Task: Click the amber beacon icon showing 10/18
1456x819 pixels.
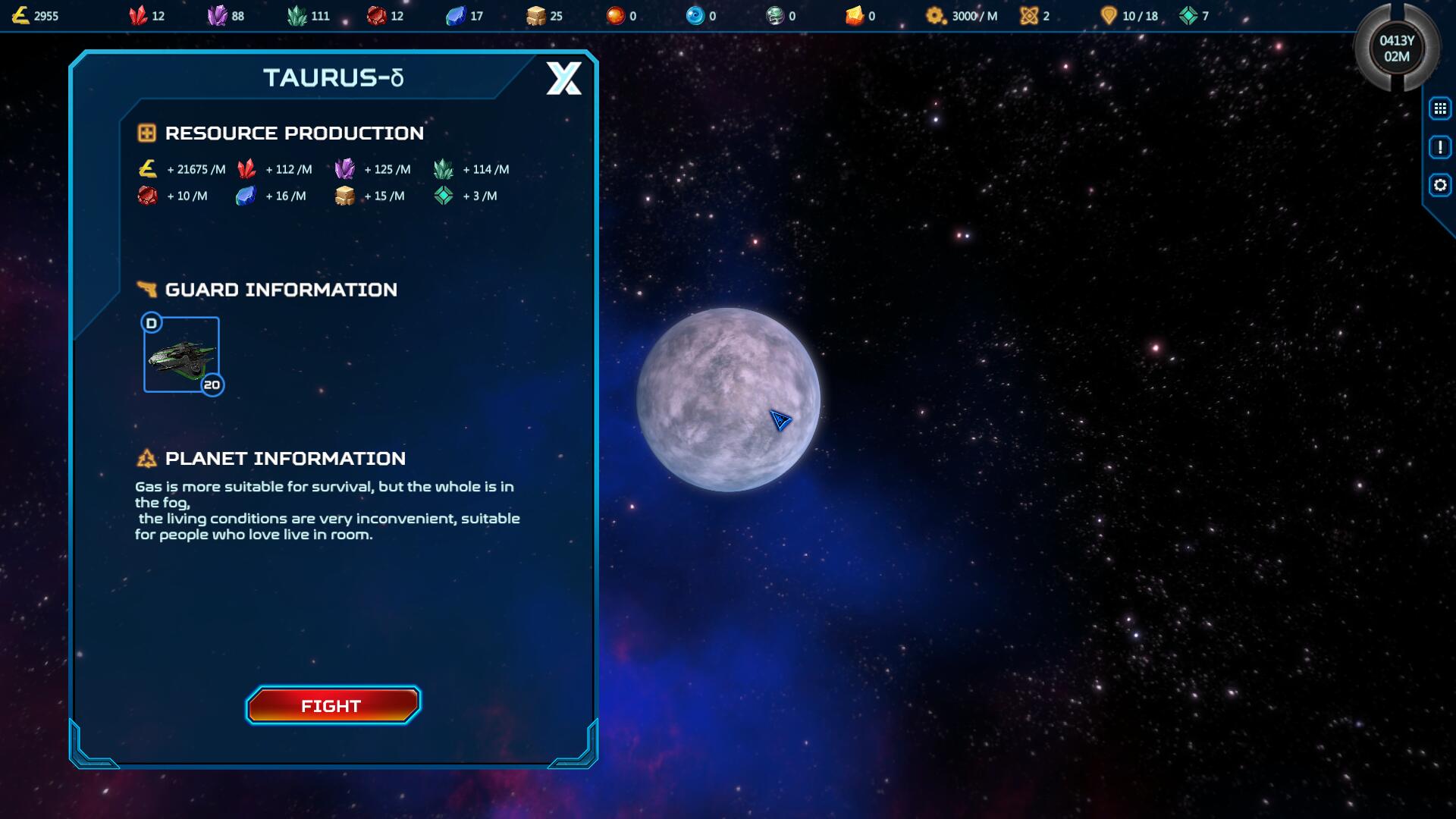Action: [1106, 14]
